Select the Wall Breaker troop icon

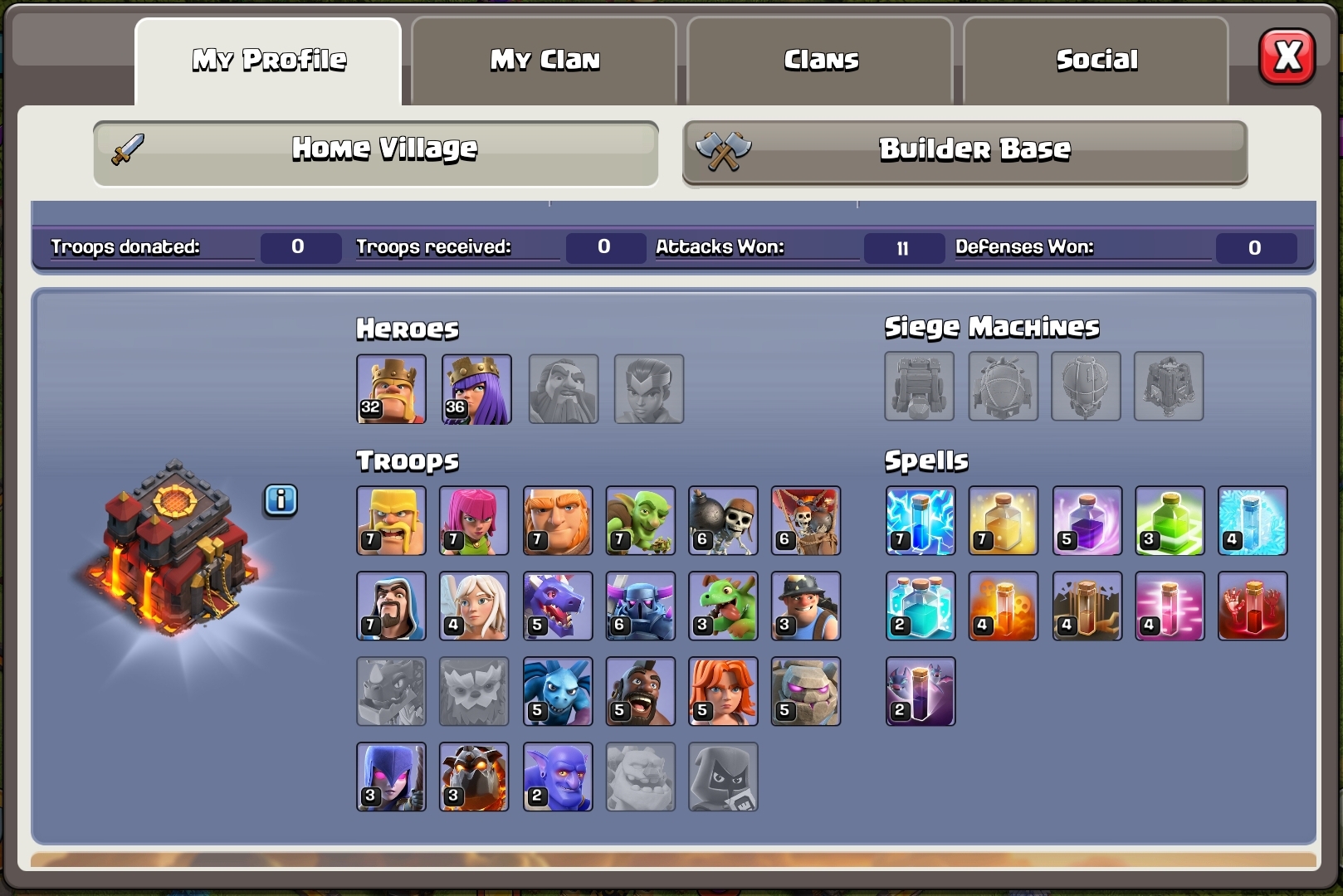pos(723,521)
